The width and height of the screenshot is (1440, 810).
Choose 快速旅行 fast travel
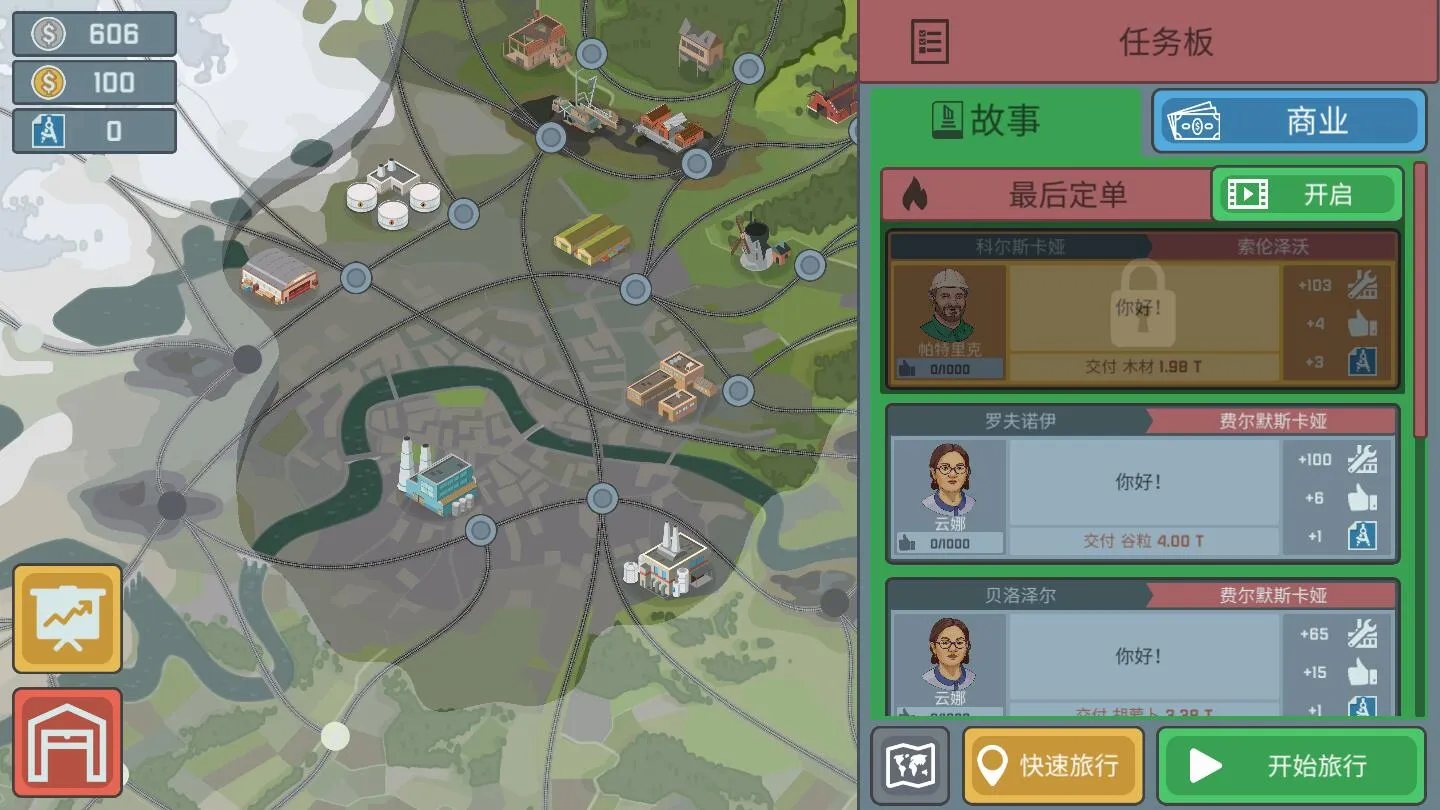(x=1052, y=766)
